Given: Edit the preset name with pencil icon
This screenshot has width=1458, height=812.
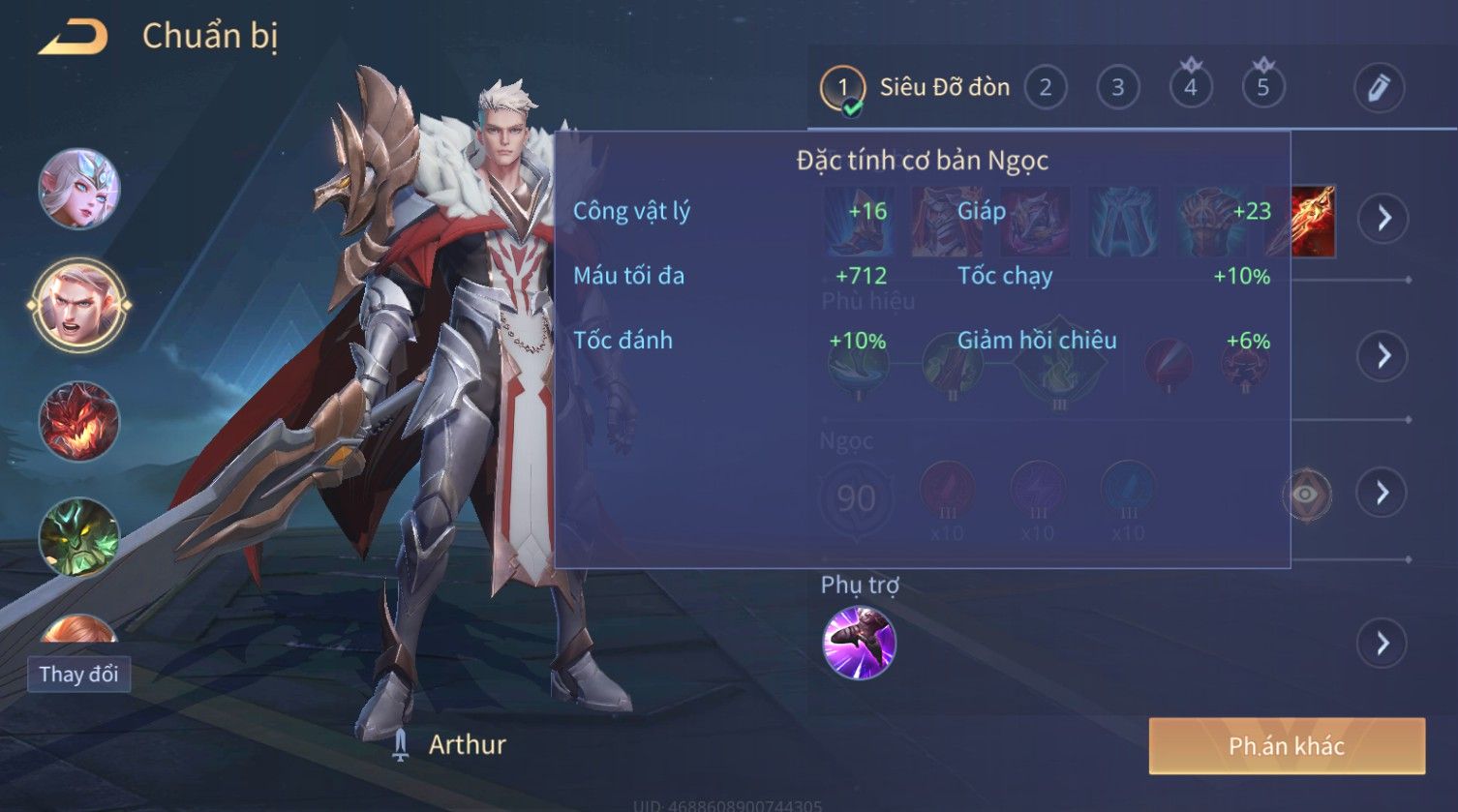Looking at the screenshot, I should tap(1379, 88).
